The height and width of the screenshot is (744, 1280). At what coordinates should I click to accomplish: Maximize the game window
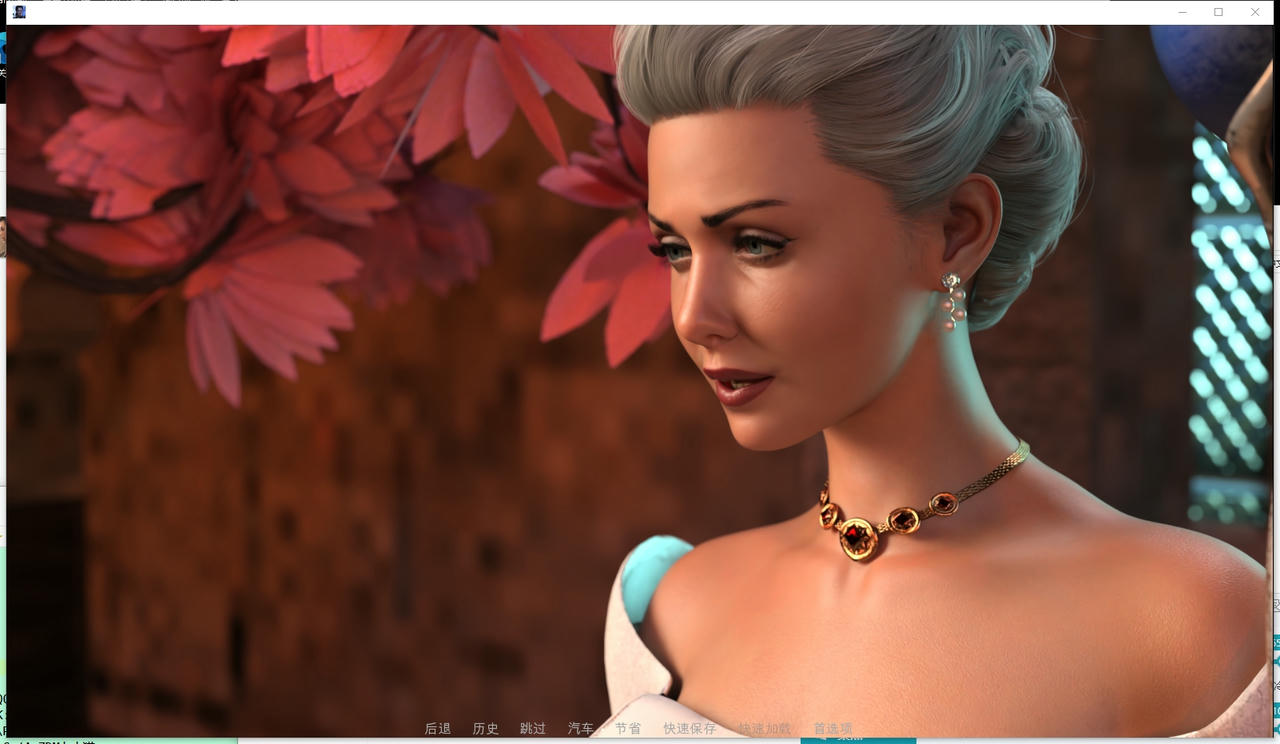tap(1218, 12)
